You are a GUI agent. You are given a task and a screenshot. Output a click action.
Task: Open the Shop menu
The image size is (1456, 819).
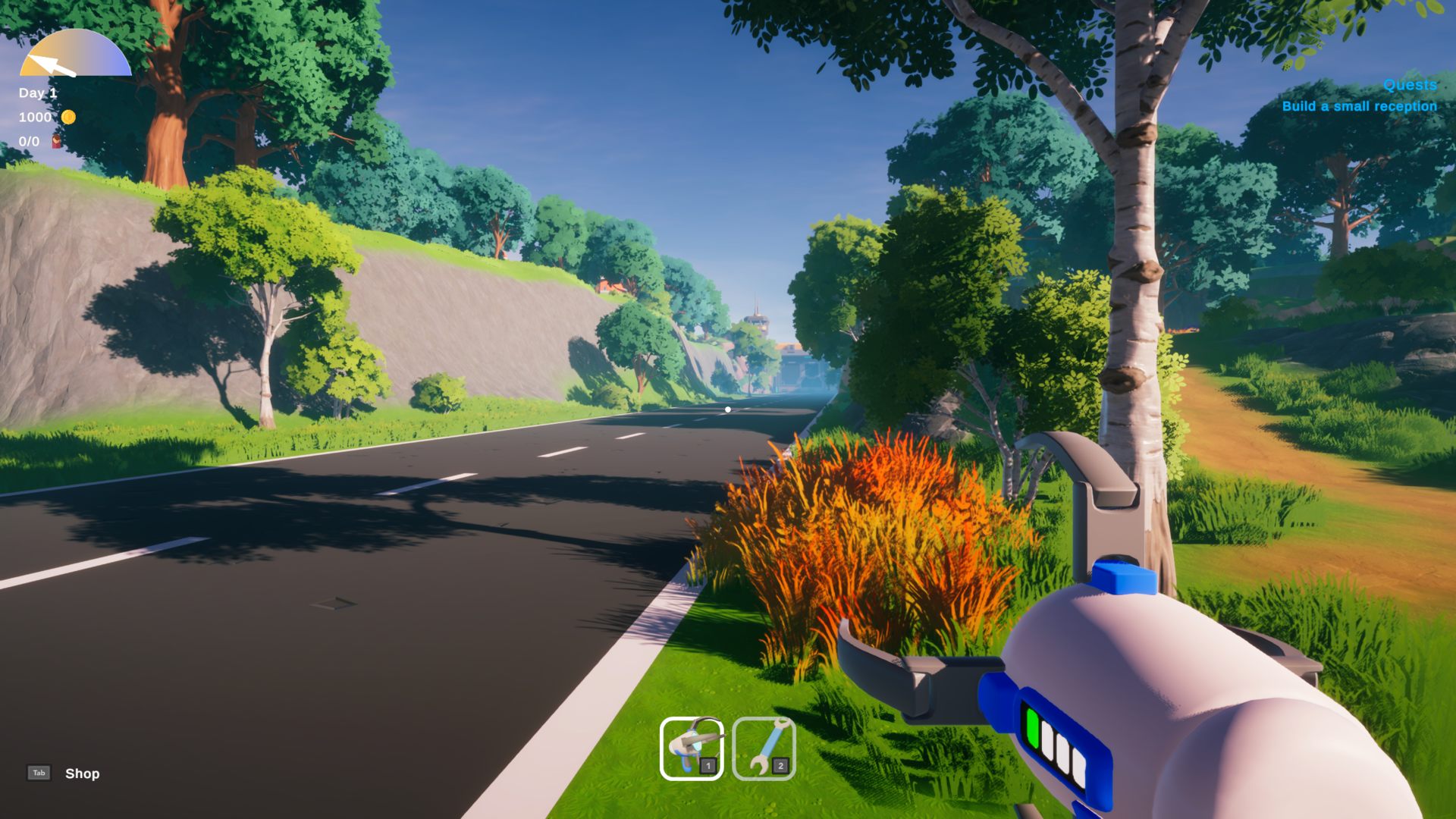click(x=81, y=773)
